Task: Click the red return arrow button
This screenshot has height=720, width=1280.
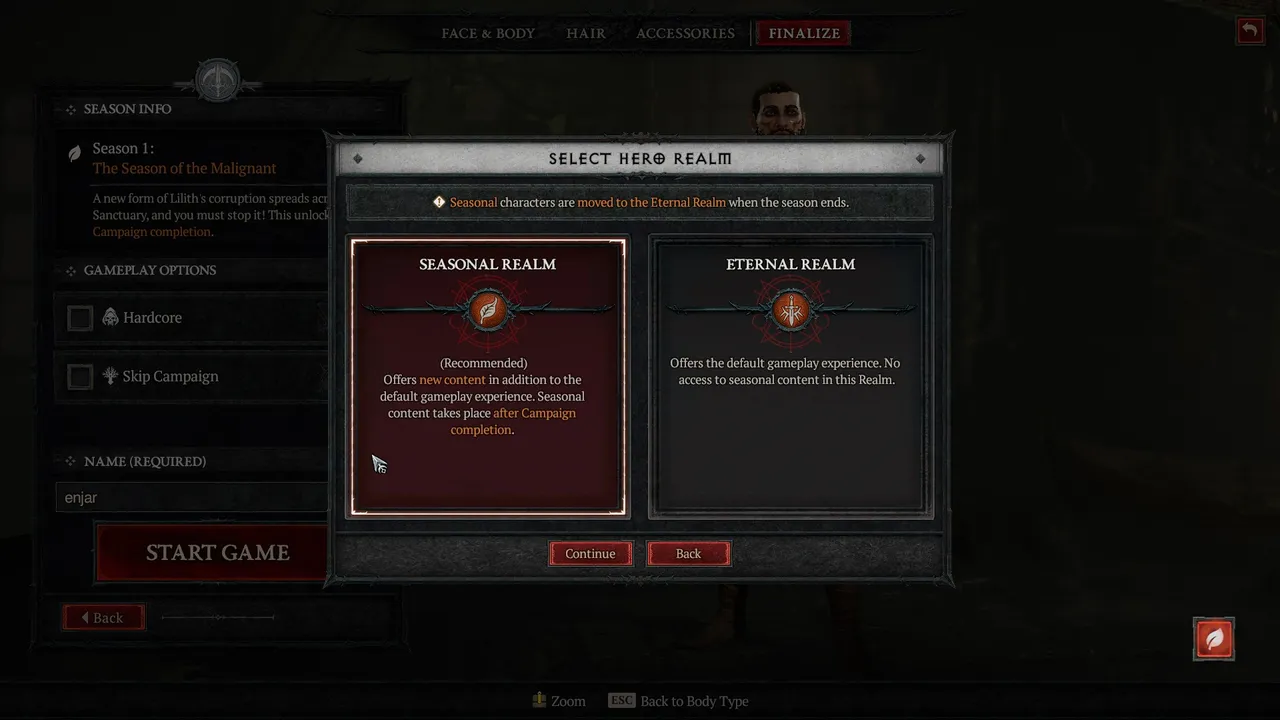Action: [x=1249, y=30]
